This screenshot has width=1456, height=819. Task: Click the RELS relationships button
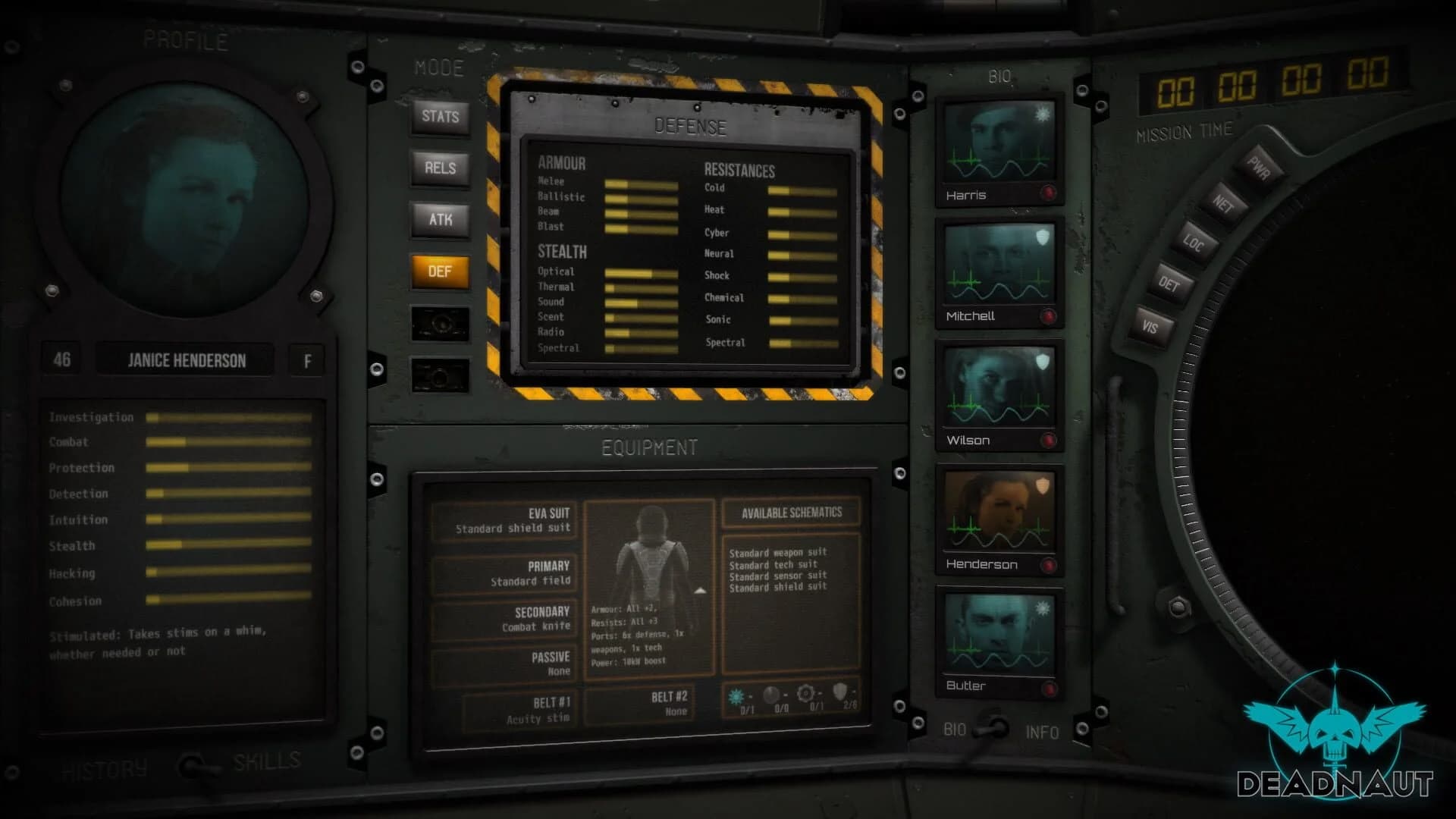pos(440,168)
